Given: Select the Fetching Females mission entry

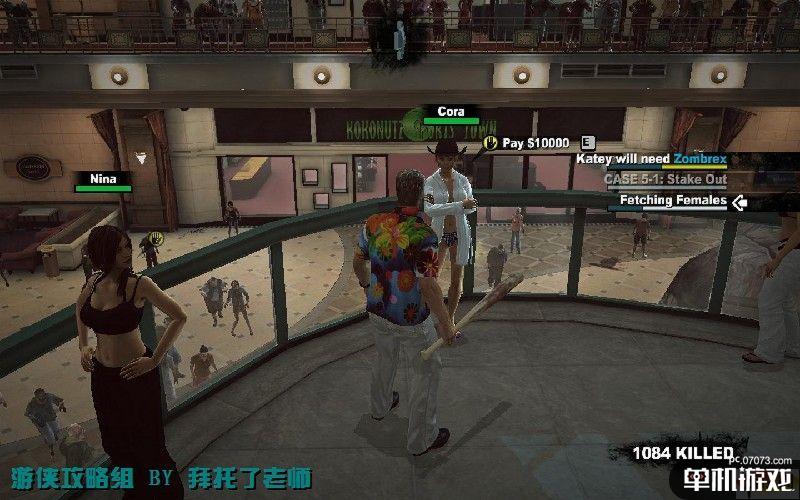Looking at the screenshot, I should coord(672,201).
